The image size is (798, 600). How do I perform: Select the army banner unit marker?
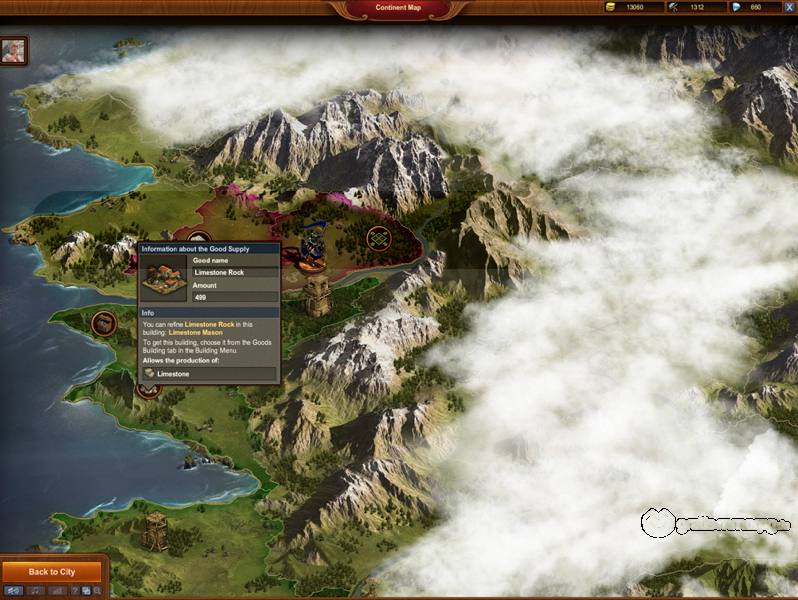click(313, 247)
